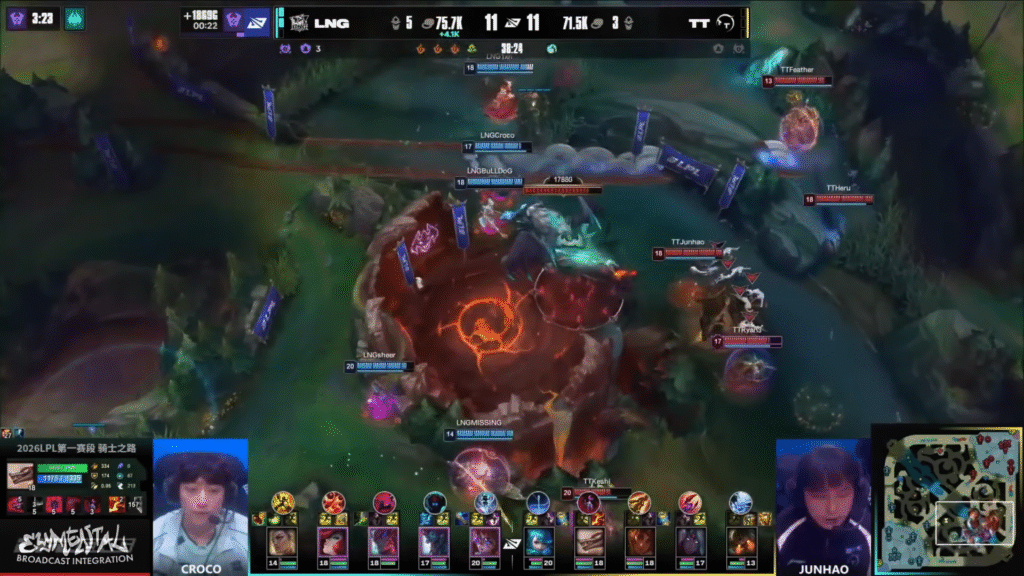
Task: Click the Elemental Broadcast Integration logo
Action: (75, 545)
